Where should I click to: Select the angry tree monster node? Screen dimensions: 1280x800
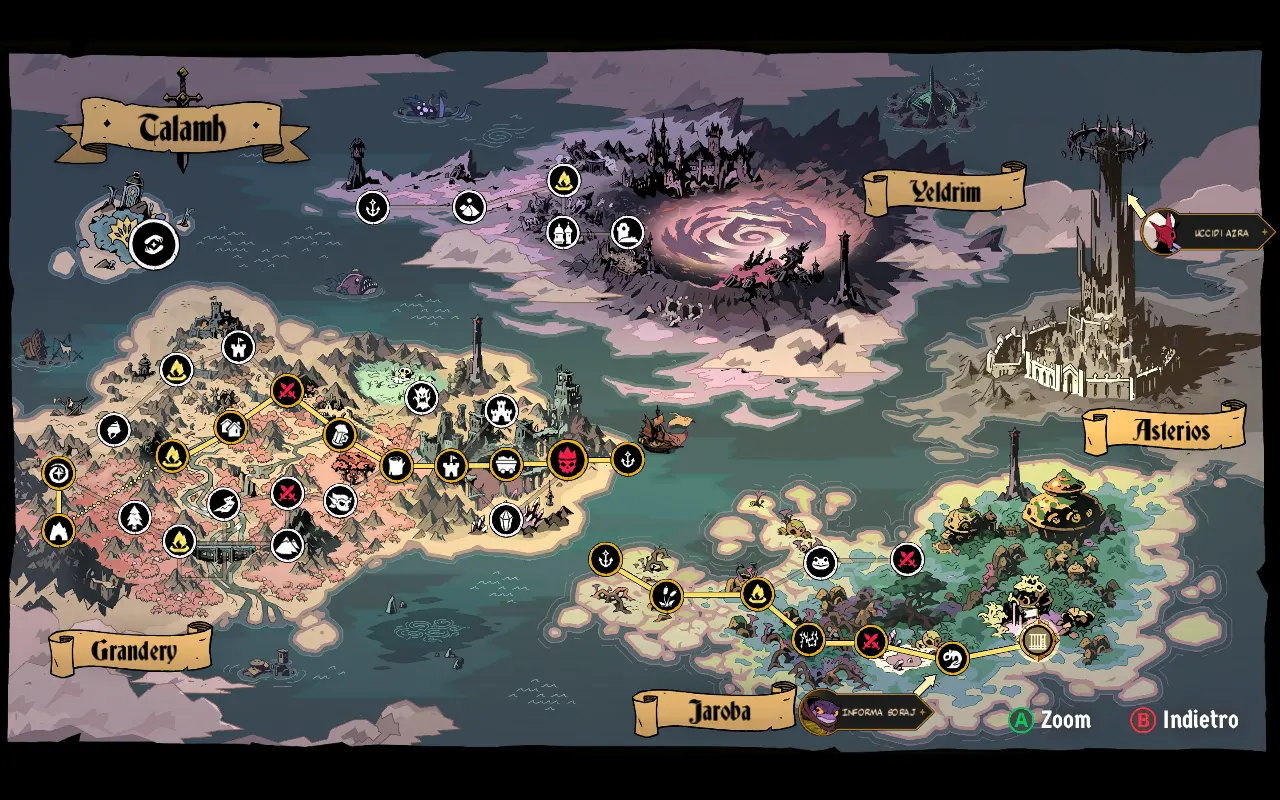pyautogui.click(x=422, y=397)
